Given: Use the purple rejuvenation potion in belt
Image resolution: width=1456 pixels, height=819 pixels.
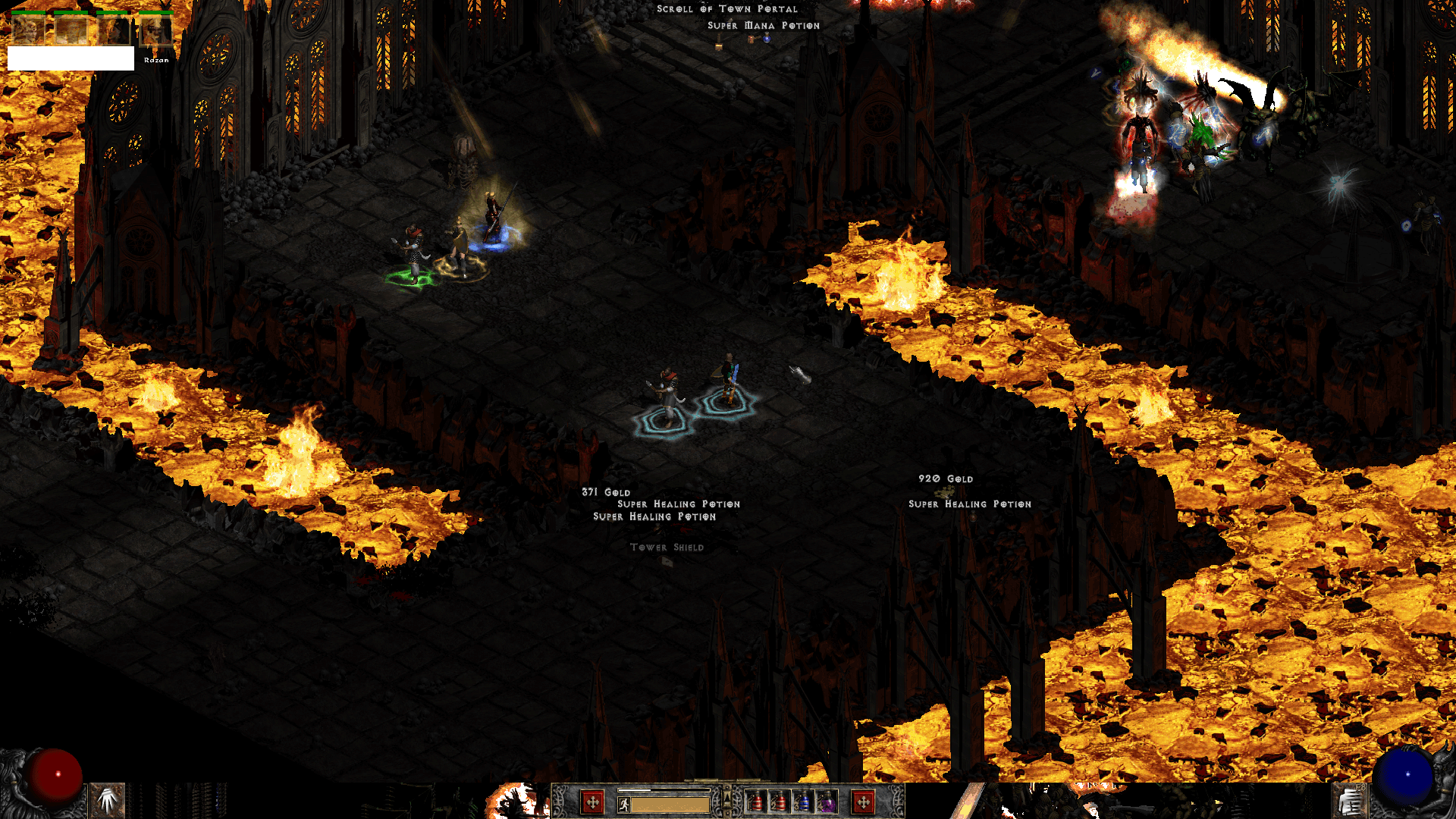Looking at the screenshot, I should coord(827,802).
